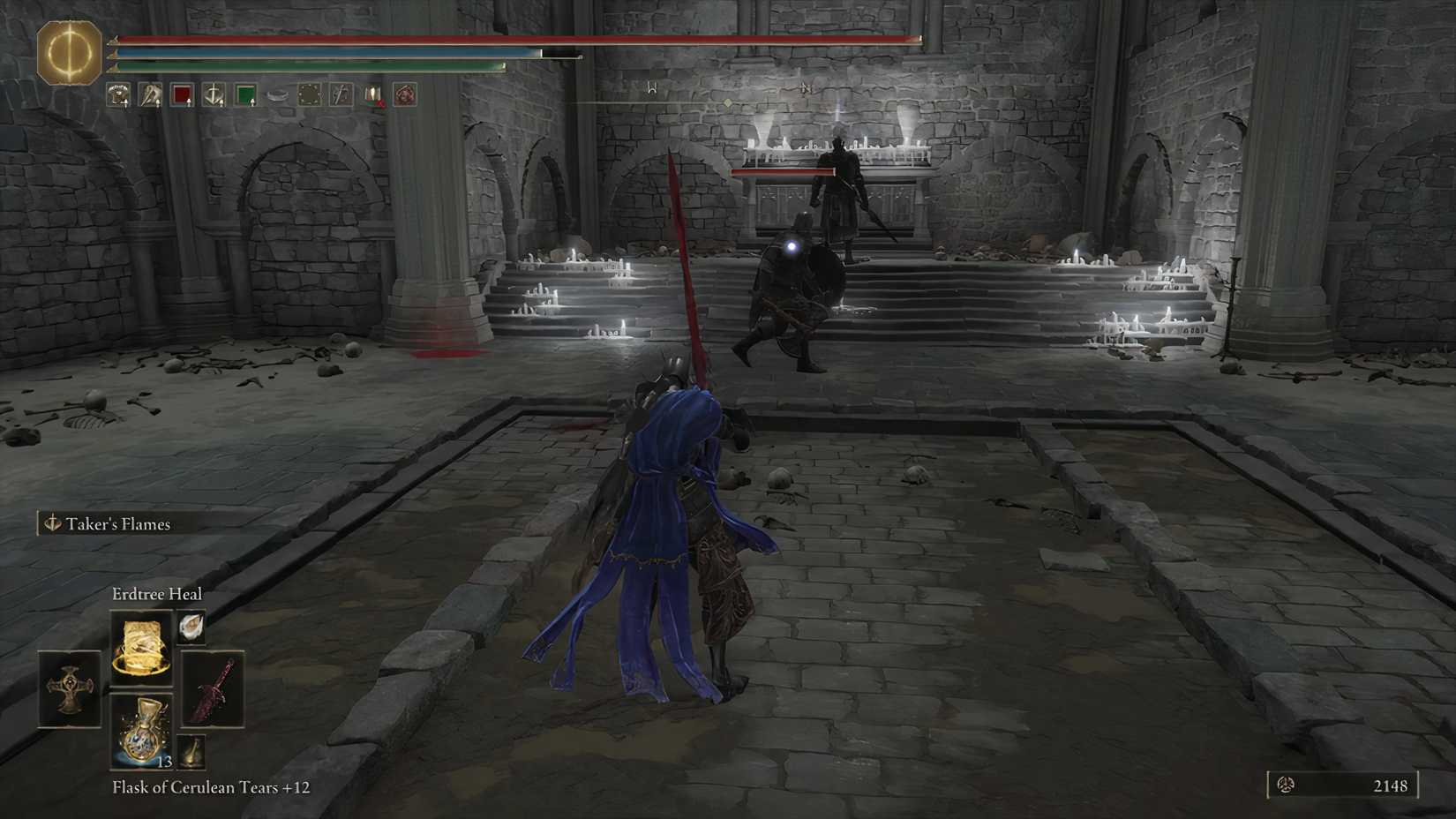
Task: Click the chef-hat status icon
Action: pos(116,94)
